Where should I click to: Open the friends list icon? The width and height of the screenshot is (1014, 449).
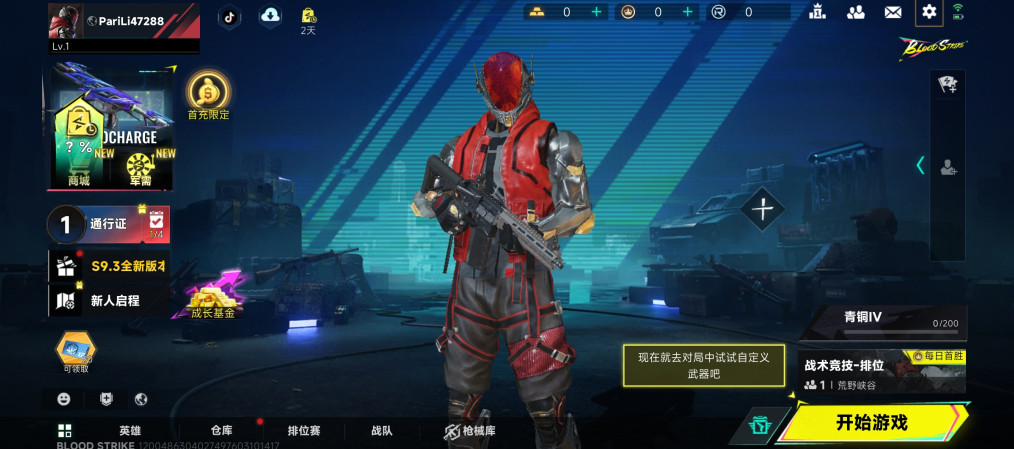click(856, 12)
